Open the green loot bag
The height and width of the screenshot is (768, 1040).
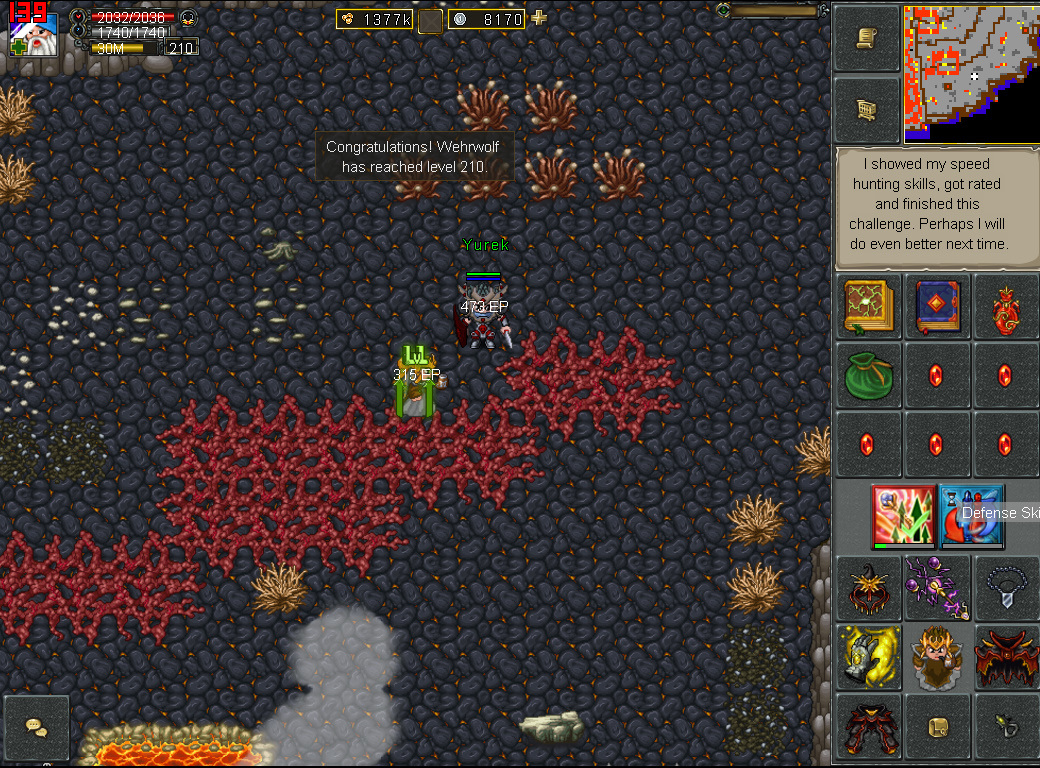pyautogui.click(x=866, y=376)
